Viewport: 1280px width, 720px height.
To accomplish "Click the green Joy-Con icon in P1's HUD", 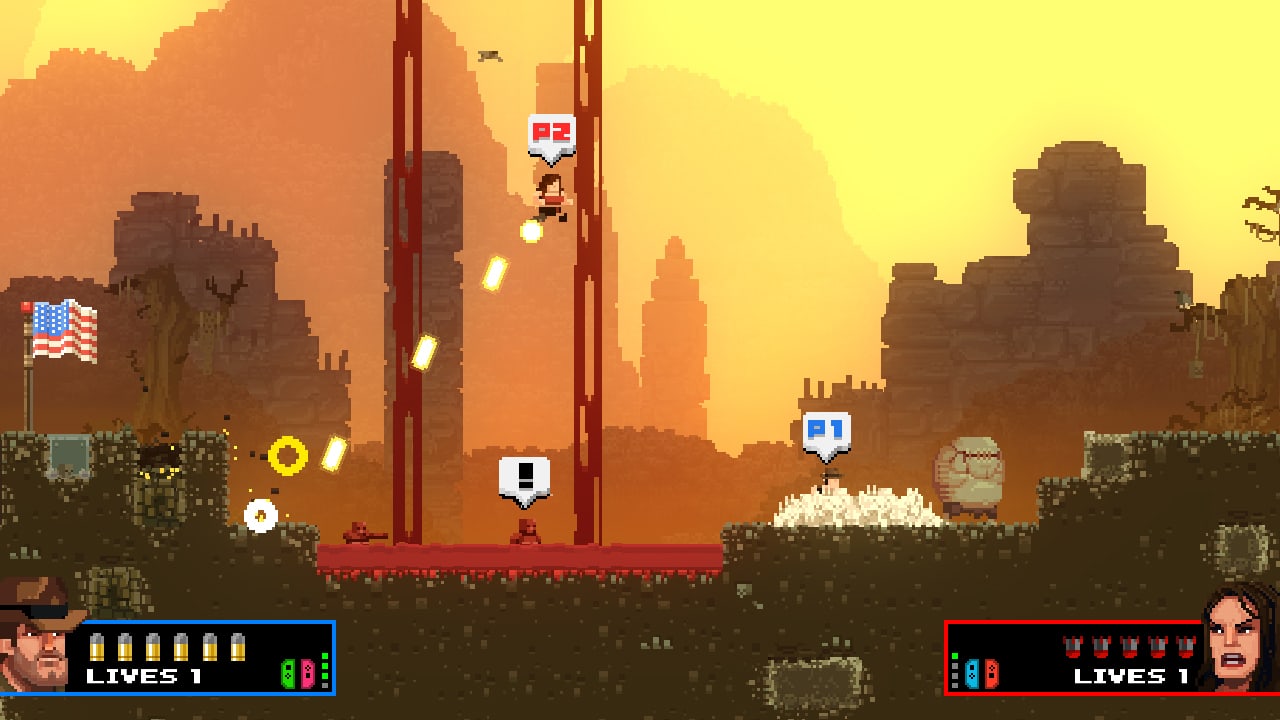I will click(x=288, y=675).
